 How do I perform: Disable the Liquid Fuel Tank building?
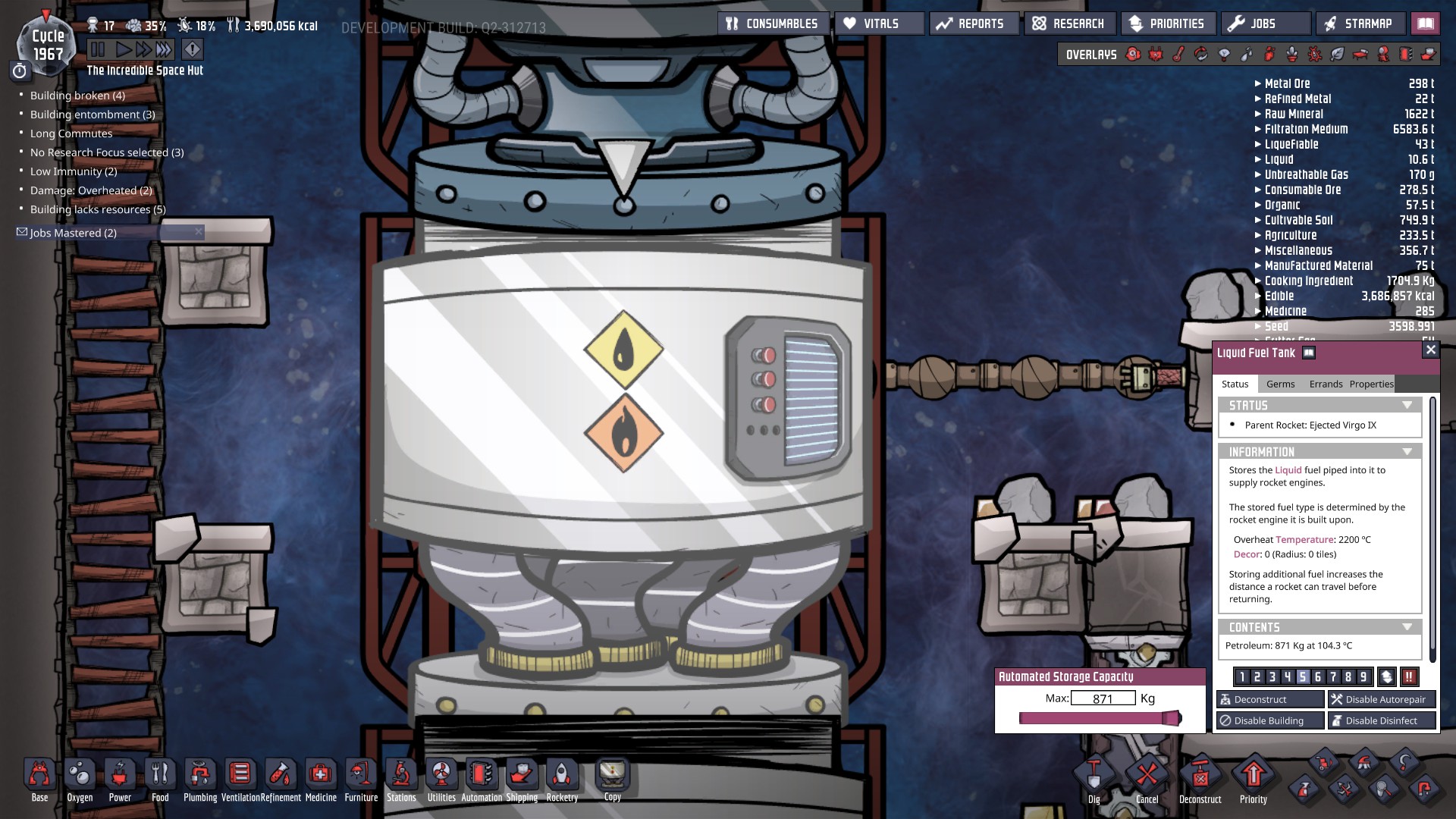(1270, 720)
